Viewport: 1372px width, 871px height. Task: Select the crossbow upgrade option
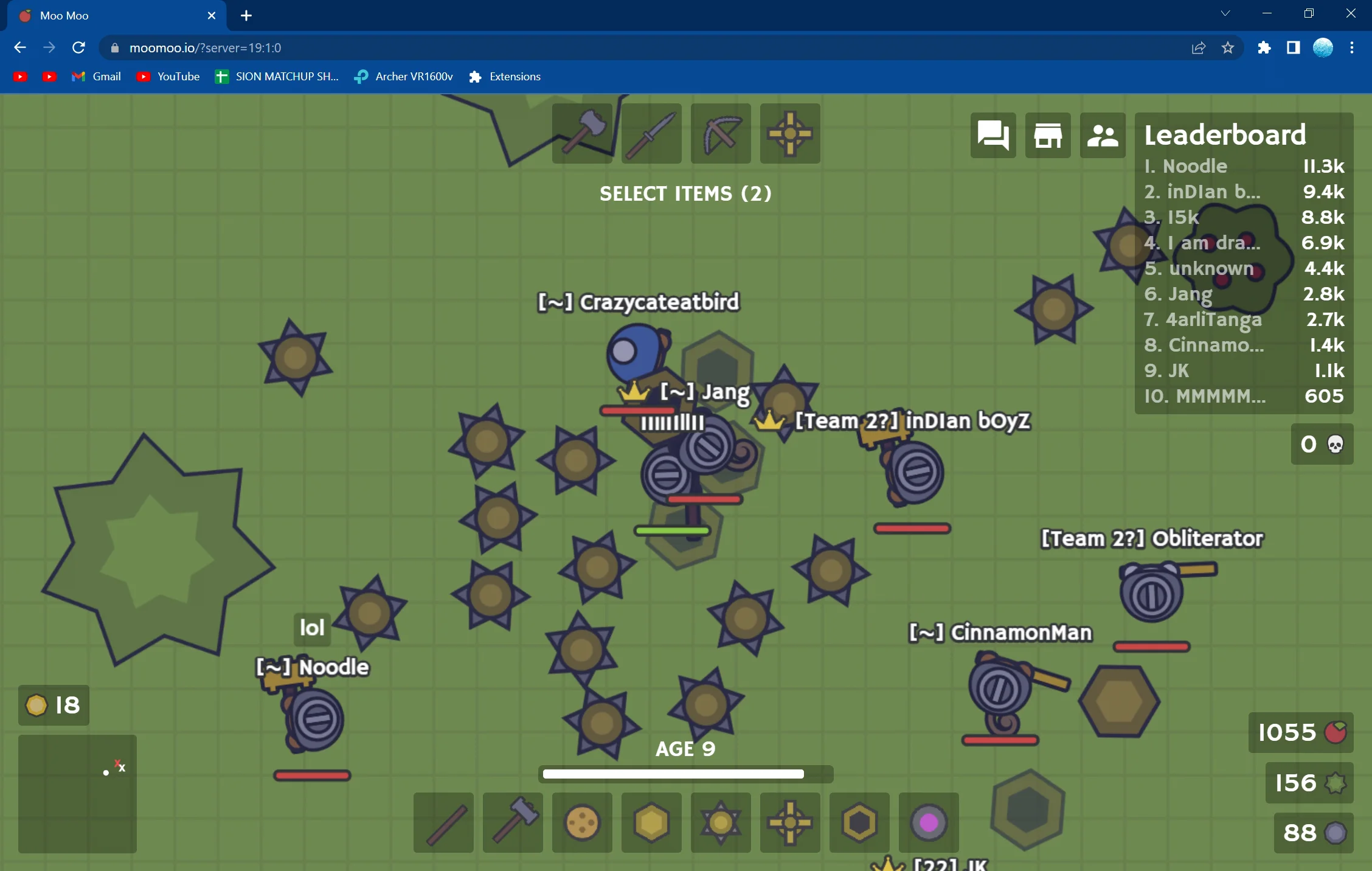click(x=721, y=133)
